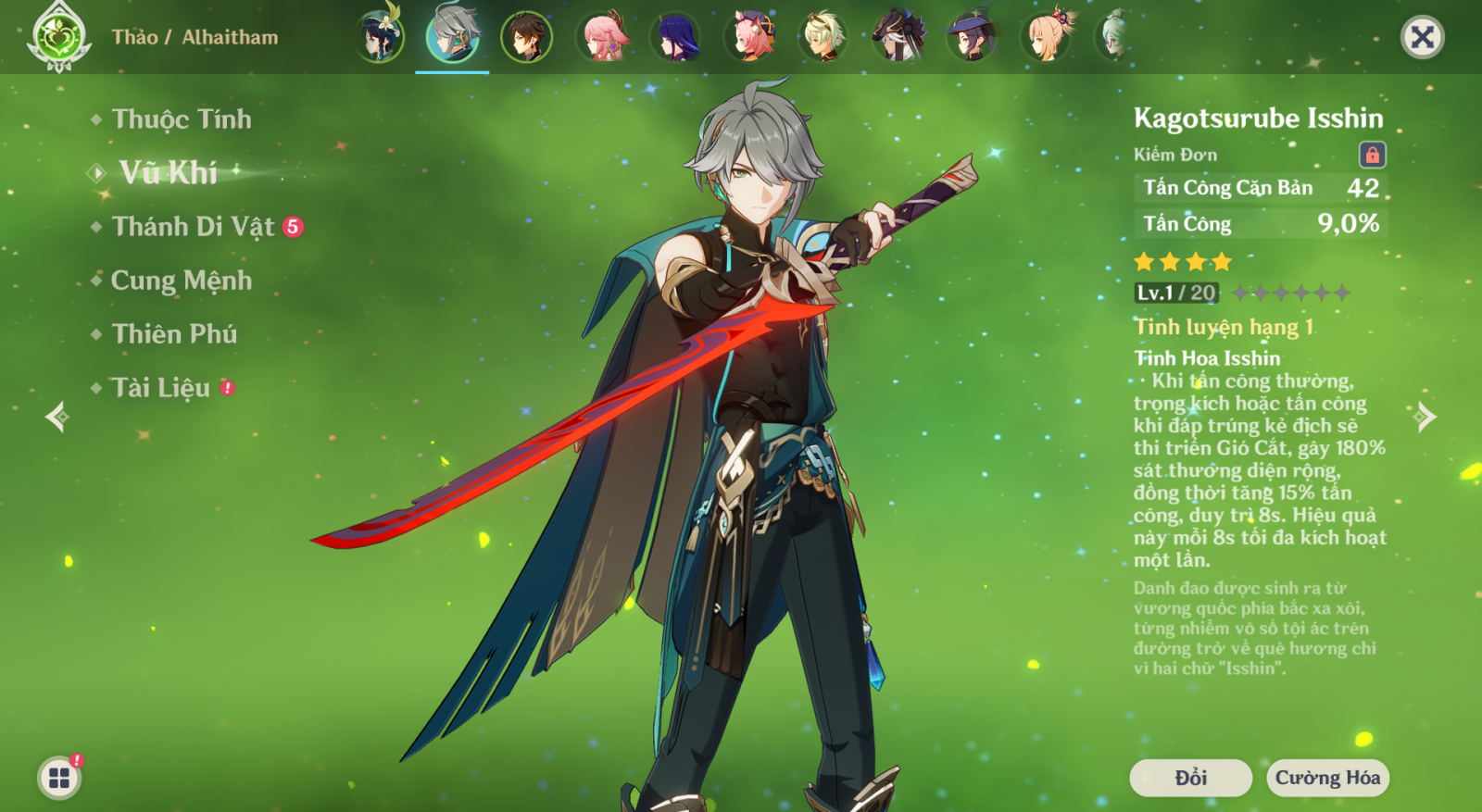Select Diona's pink-haired portrait
Screen dimensions: 1482x812
point(750,37)
